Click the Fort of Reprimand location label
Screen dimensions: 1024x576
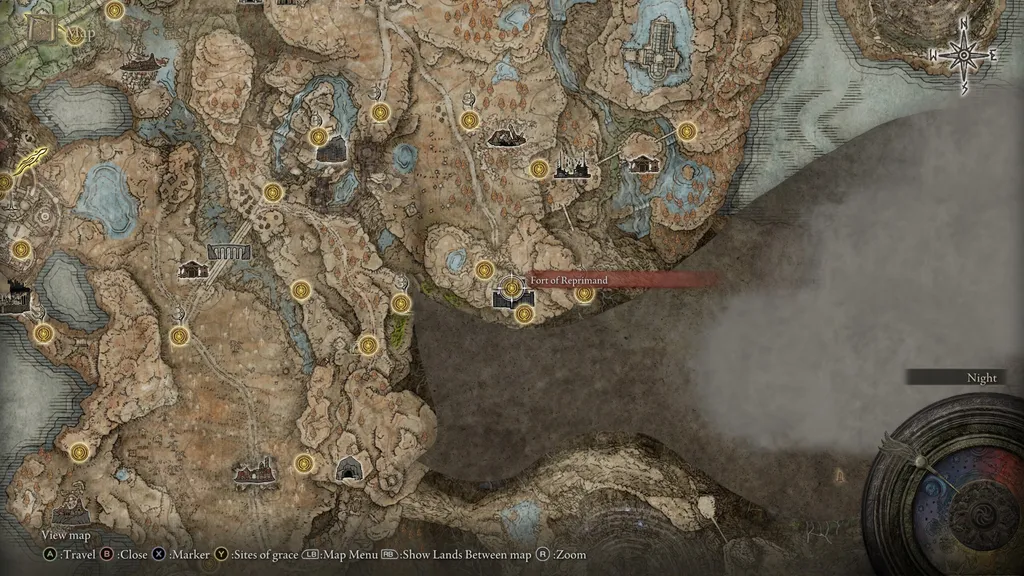click(568, 281)
